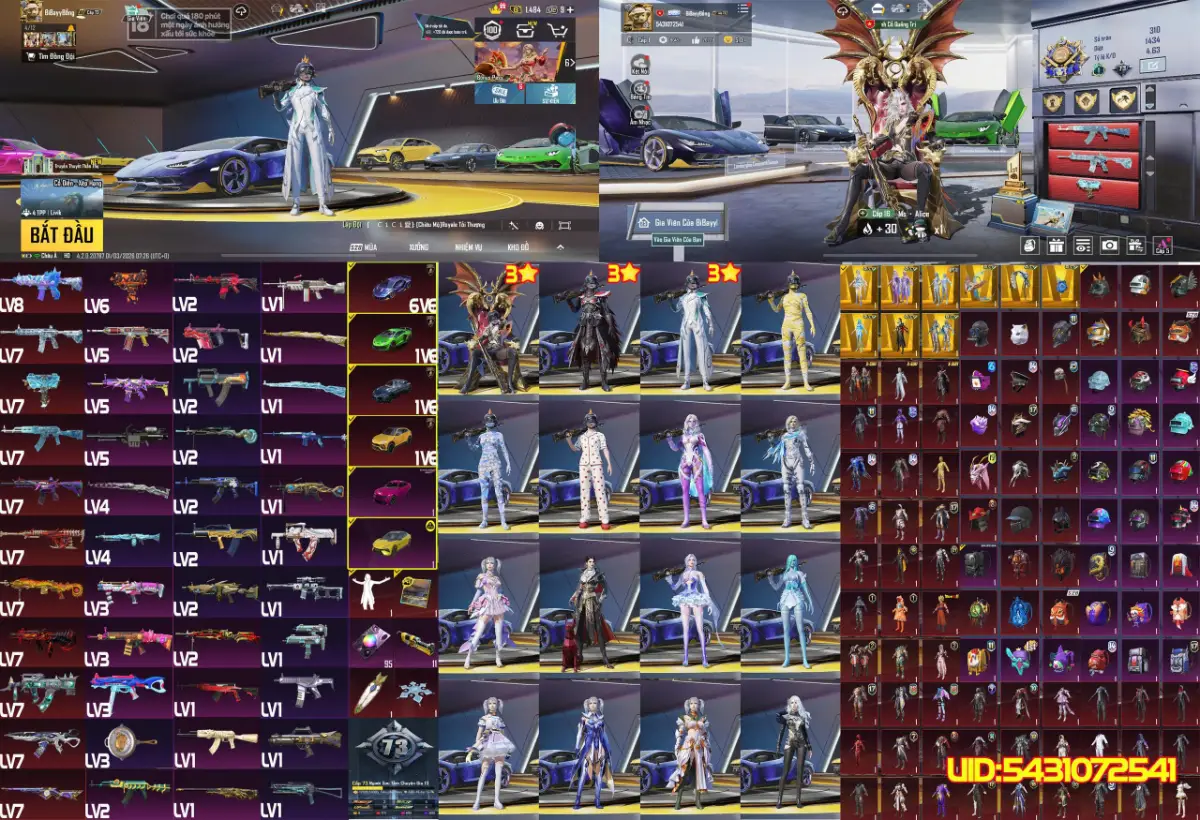The width and height of the screenshot is (1200, 820).
Task: Open the gift box icon on the profile
Action: coord(1055,244)
